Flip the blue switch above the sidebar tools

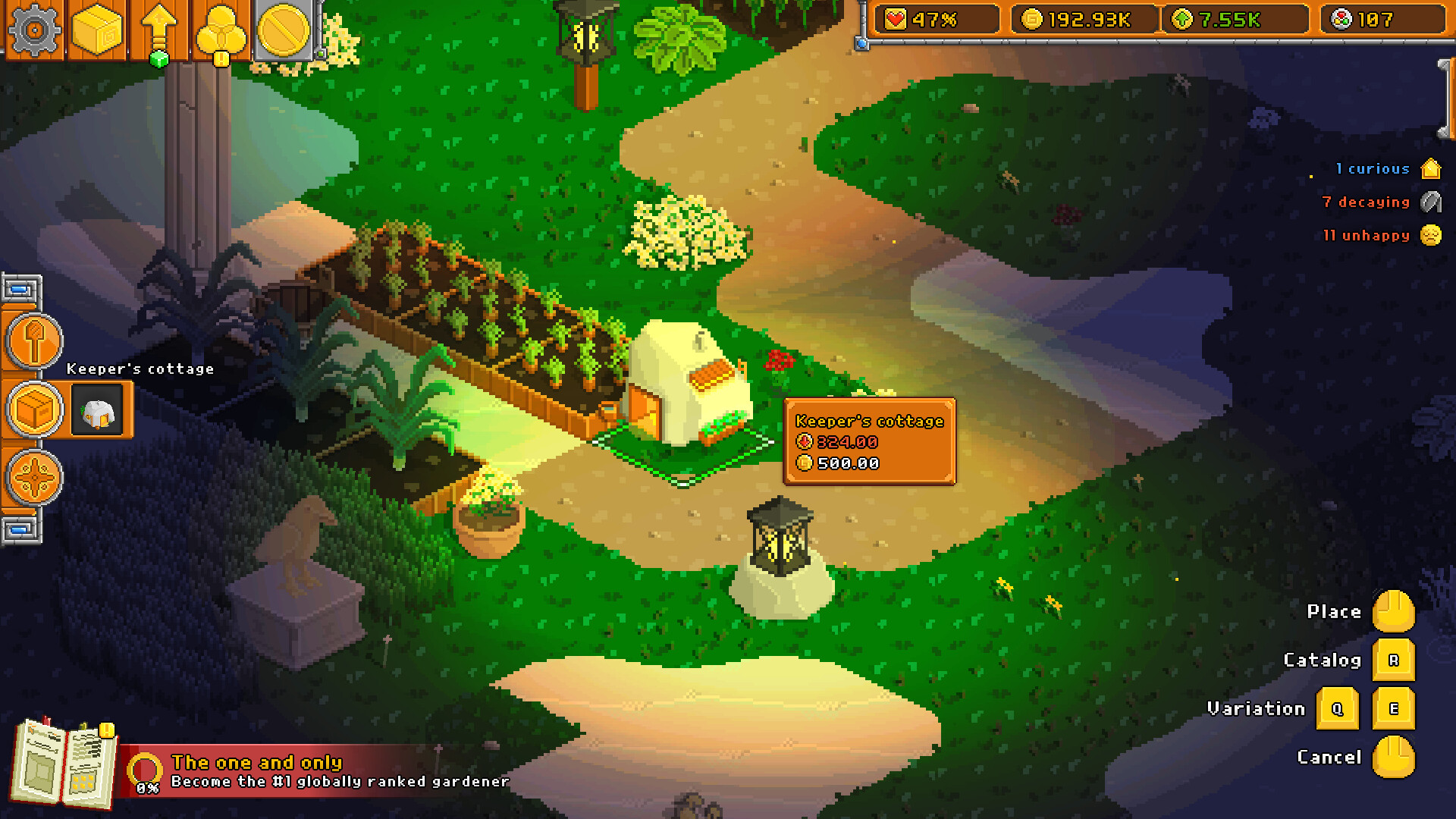click(x=20, y=289)
